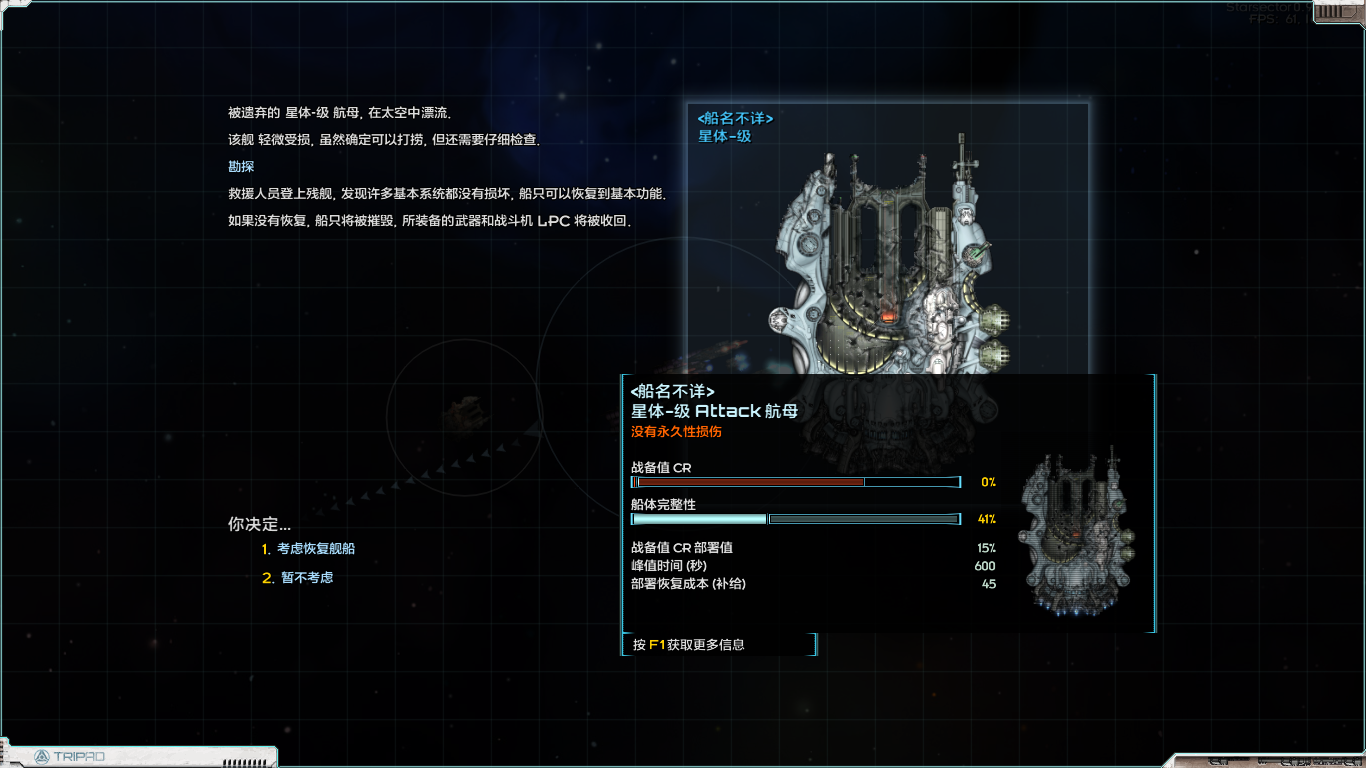Screen dimensions: 1366x768
Task: Click the 战备值 CR progress bar
Action: click(x=795, y=481)
